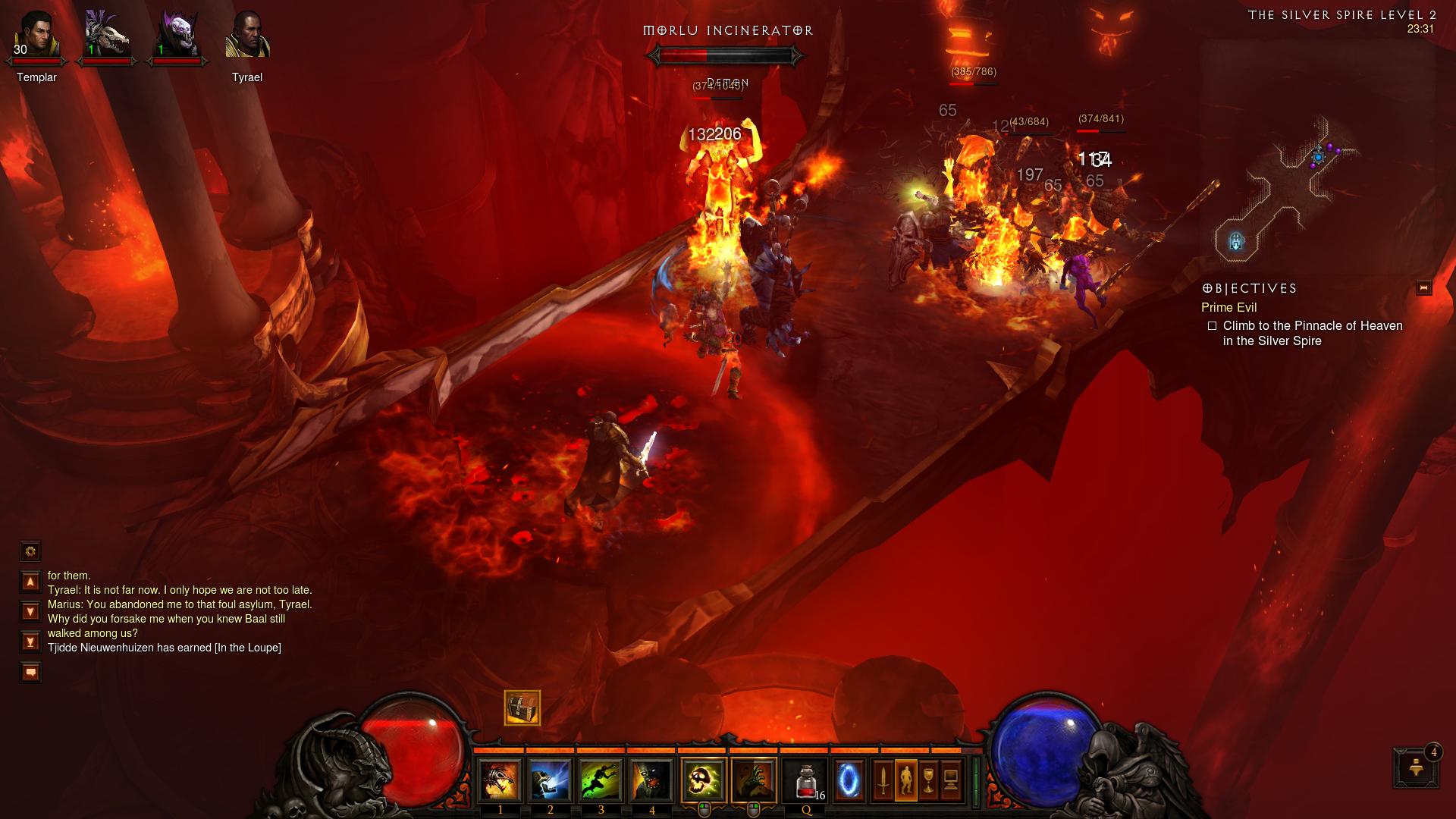Trigger the zombie face skill in slot 4
The image size is (1456, 819).
tap(651, 780)
